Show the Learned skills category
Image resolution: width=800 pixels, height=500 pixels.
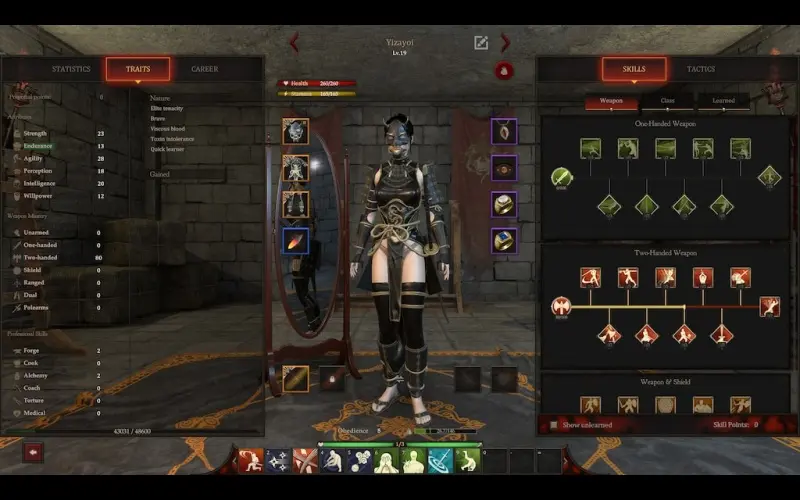[723, 101]
